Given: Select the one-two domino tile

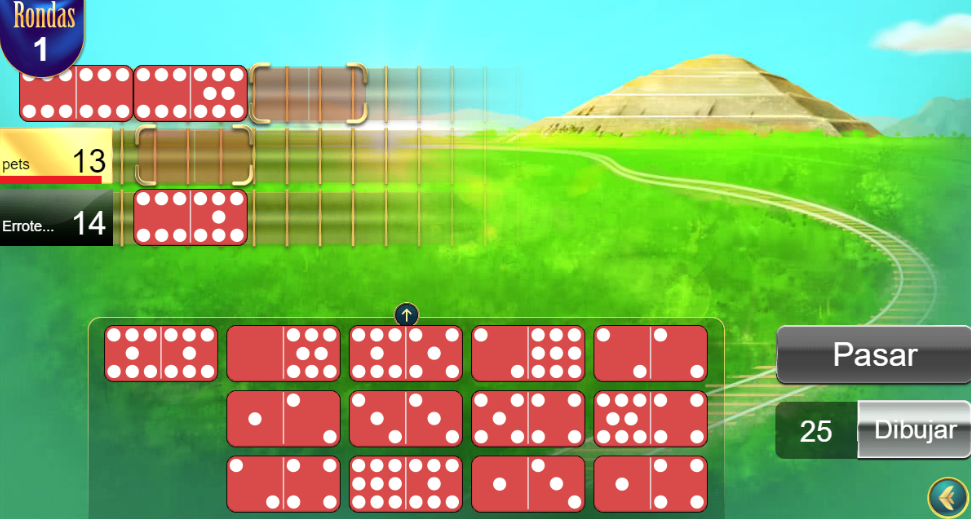Looking at the screenshot, I should 283,418.
